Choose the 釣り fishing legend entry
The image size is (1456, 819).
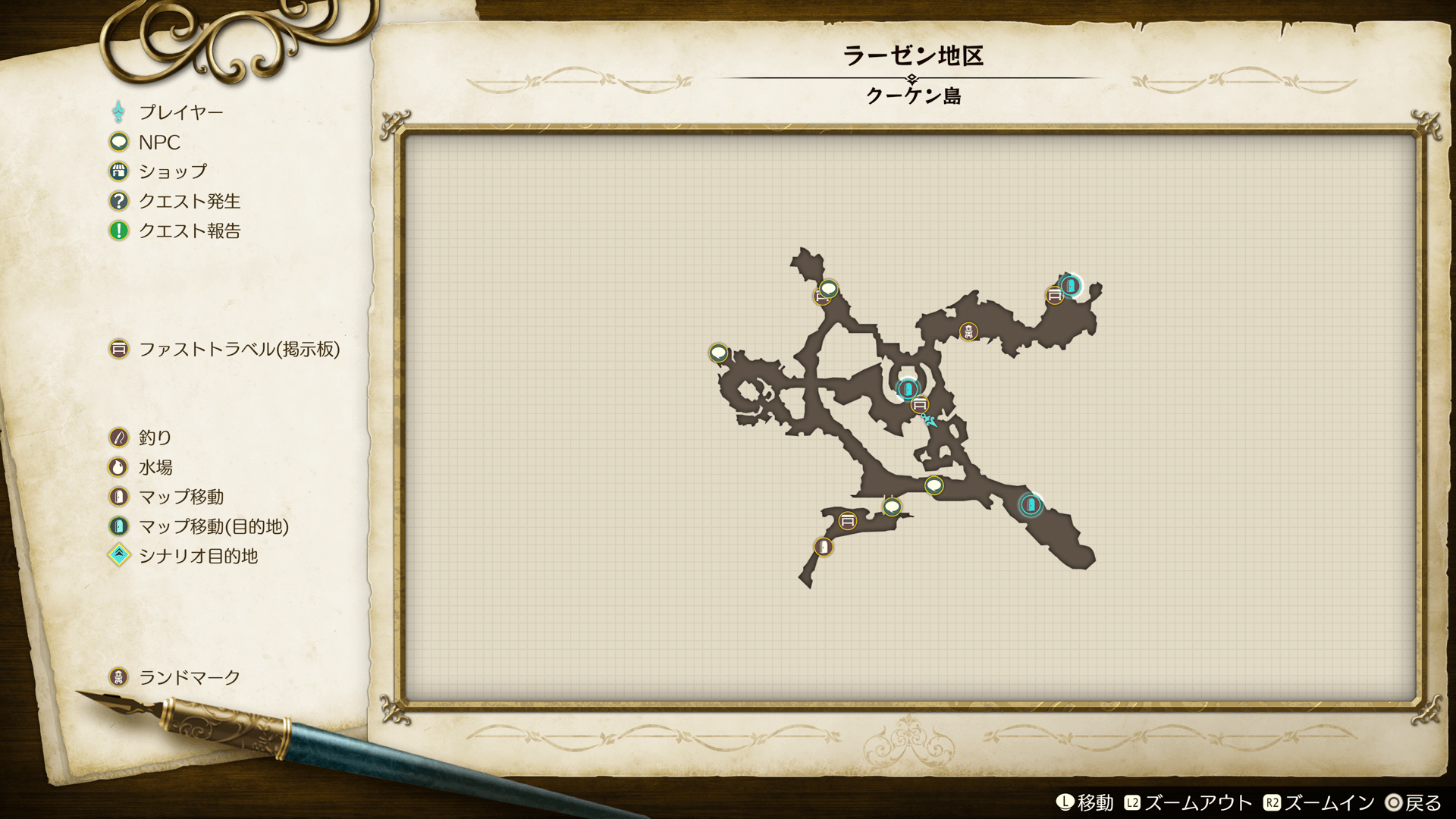pyautogui.click(x=155, y=438)
